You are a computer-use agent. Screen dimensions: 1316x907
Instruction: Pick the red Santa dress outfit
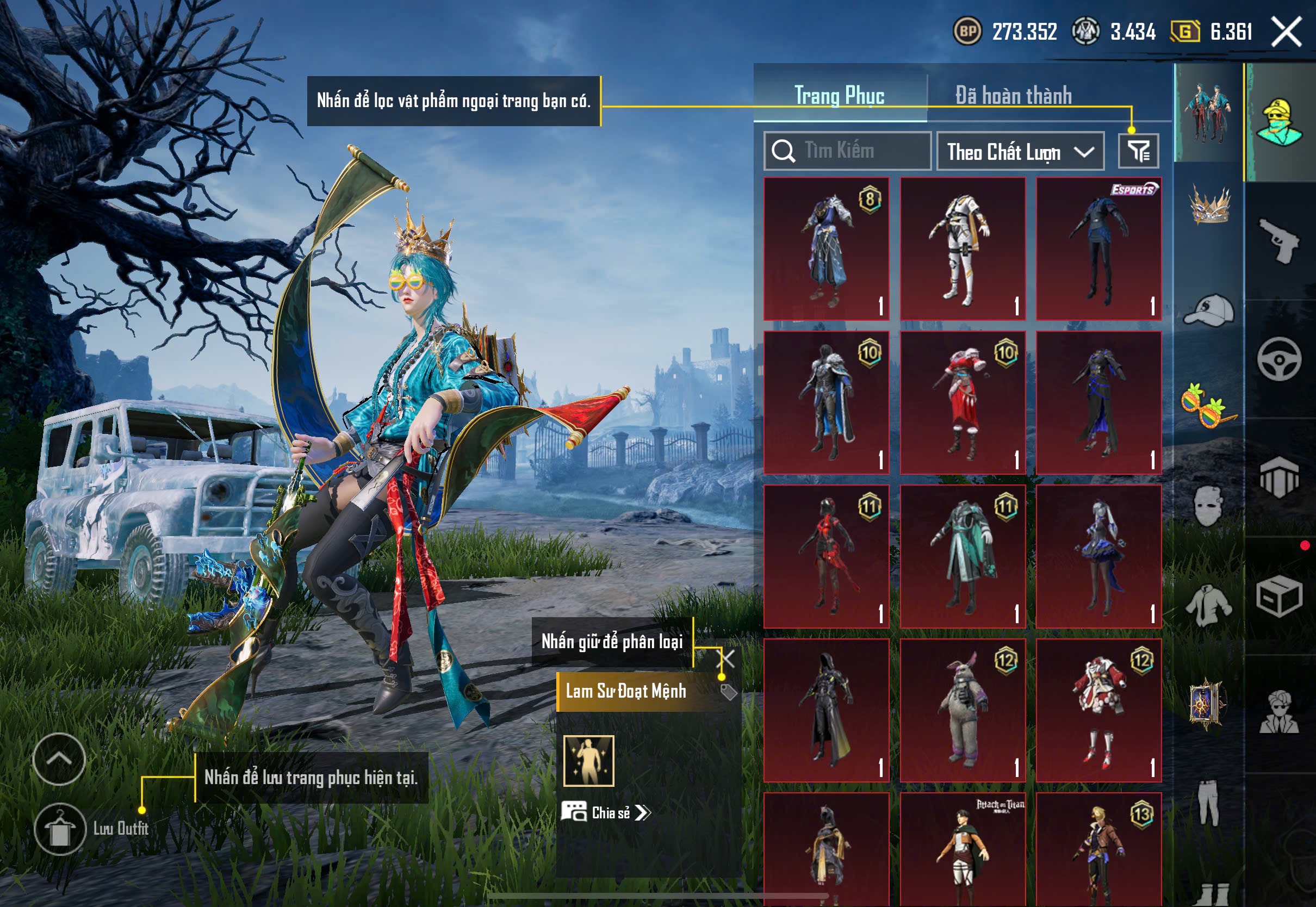(963, 402)
